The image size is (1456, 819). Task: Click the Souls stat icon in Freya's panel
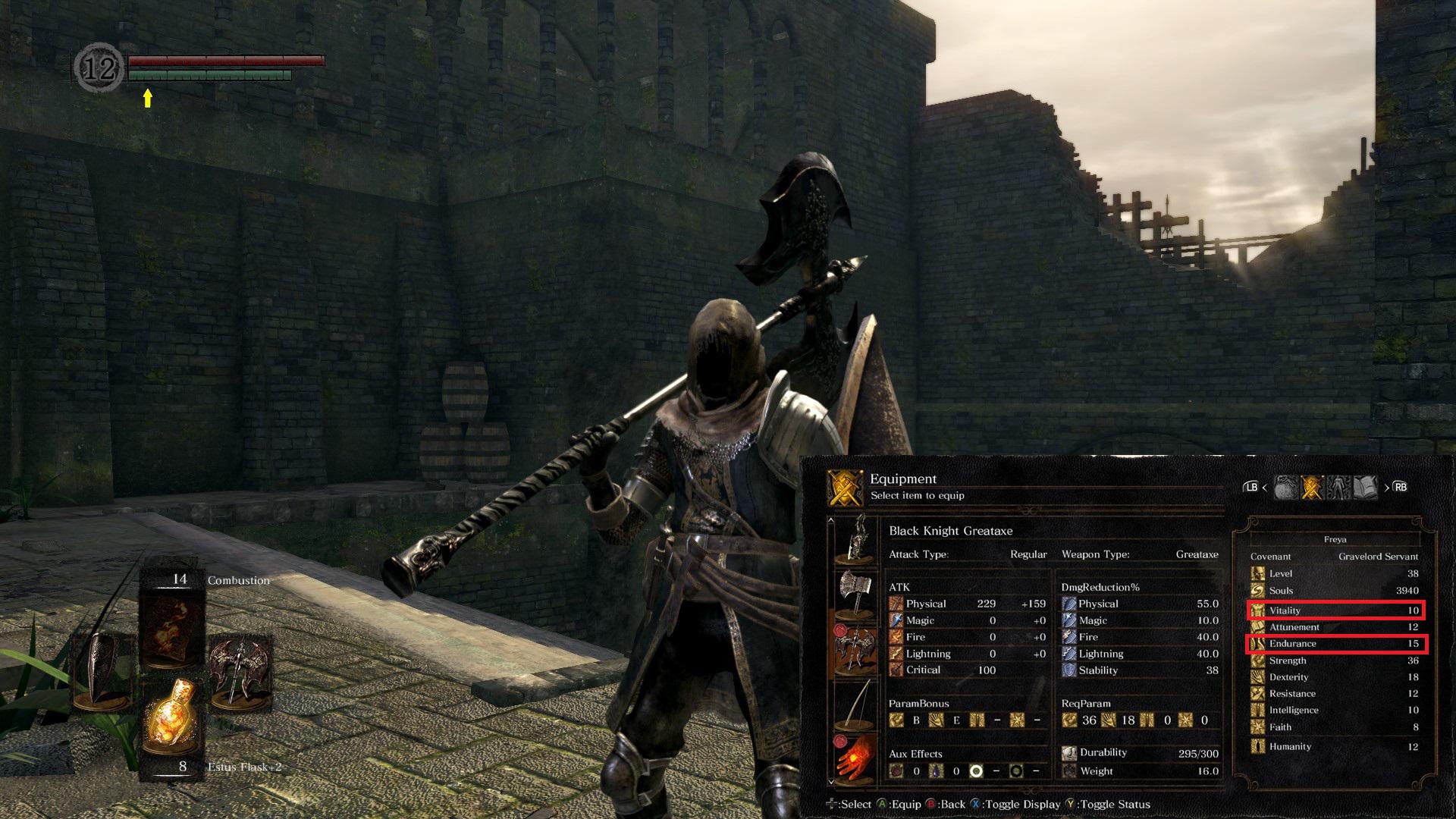click(x=1257, y=591)
